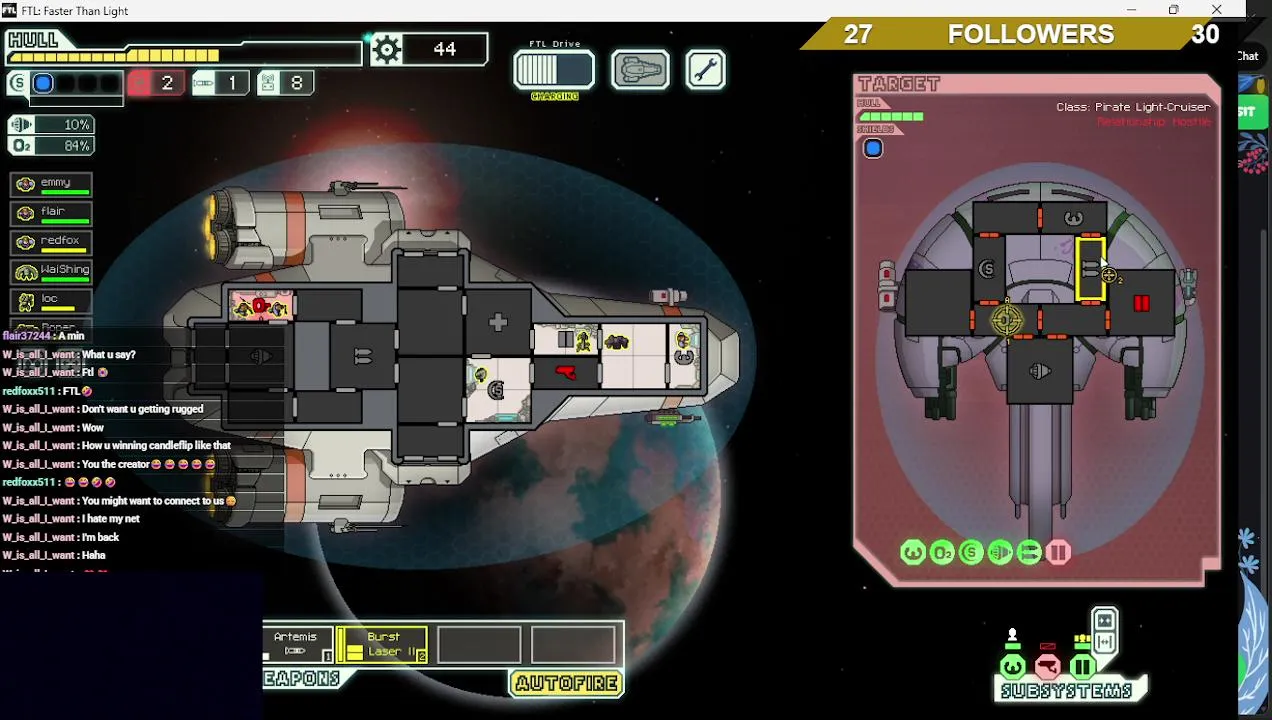Target the enemy weapons room outlined yellow
1272x720 pixels.
[x=1090, y=268]
